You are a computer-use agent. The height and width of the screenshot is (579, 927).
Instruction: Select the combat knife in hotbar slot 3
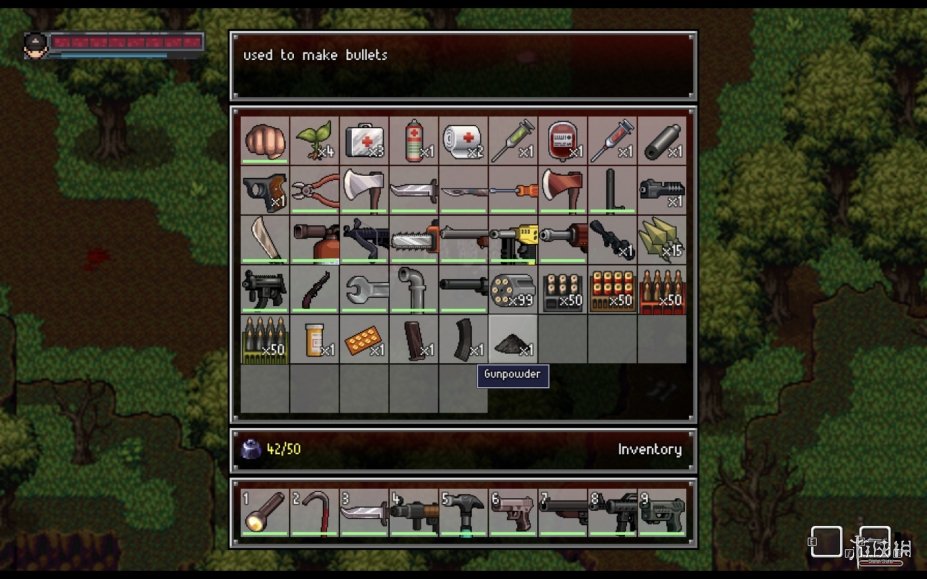[364, 511]
